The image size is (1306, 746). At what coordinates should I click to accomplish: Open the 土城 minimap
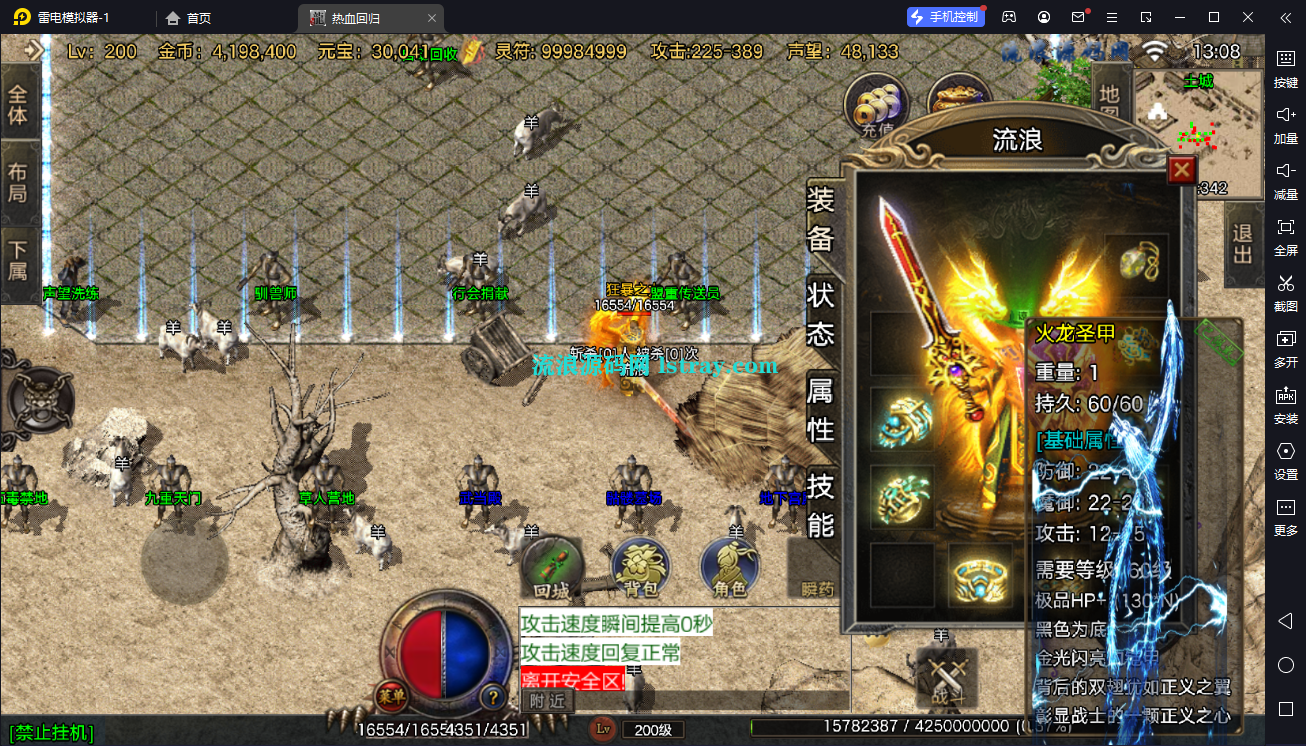(1200, 130)
